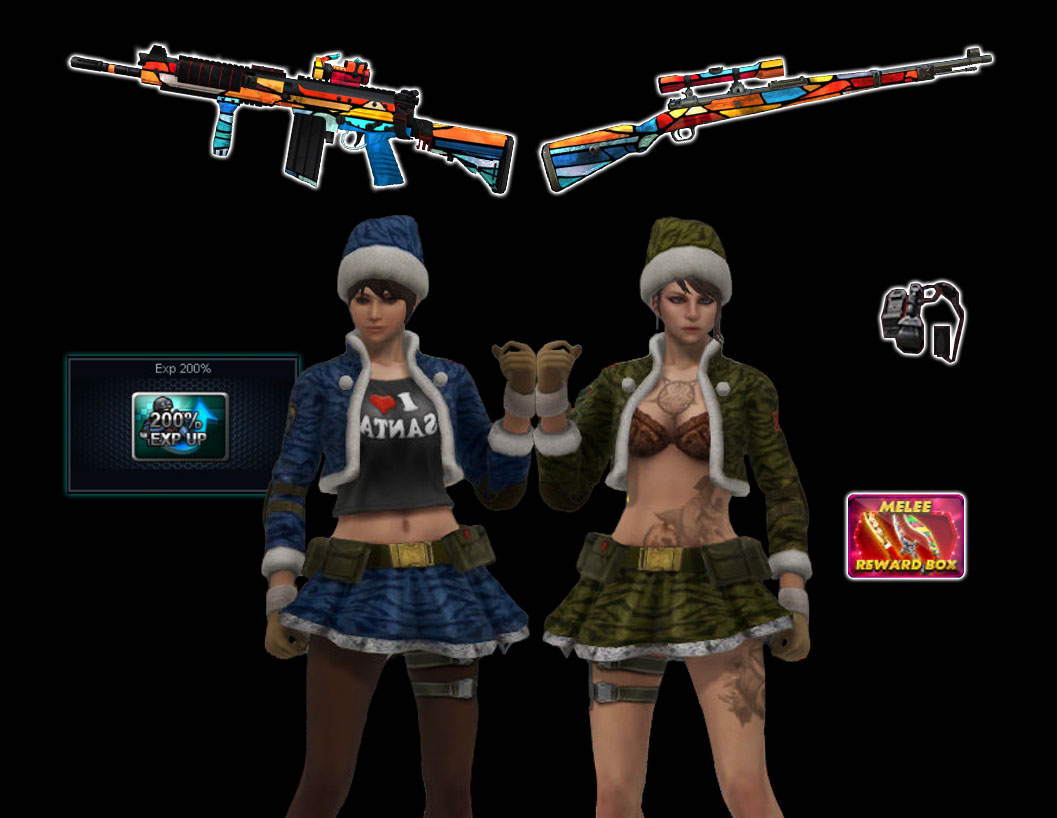The height and width of the screenshot is (818, 1057).
Task: Open the Melee Reward Box
Action: coord(905,536)
